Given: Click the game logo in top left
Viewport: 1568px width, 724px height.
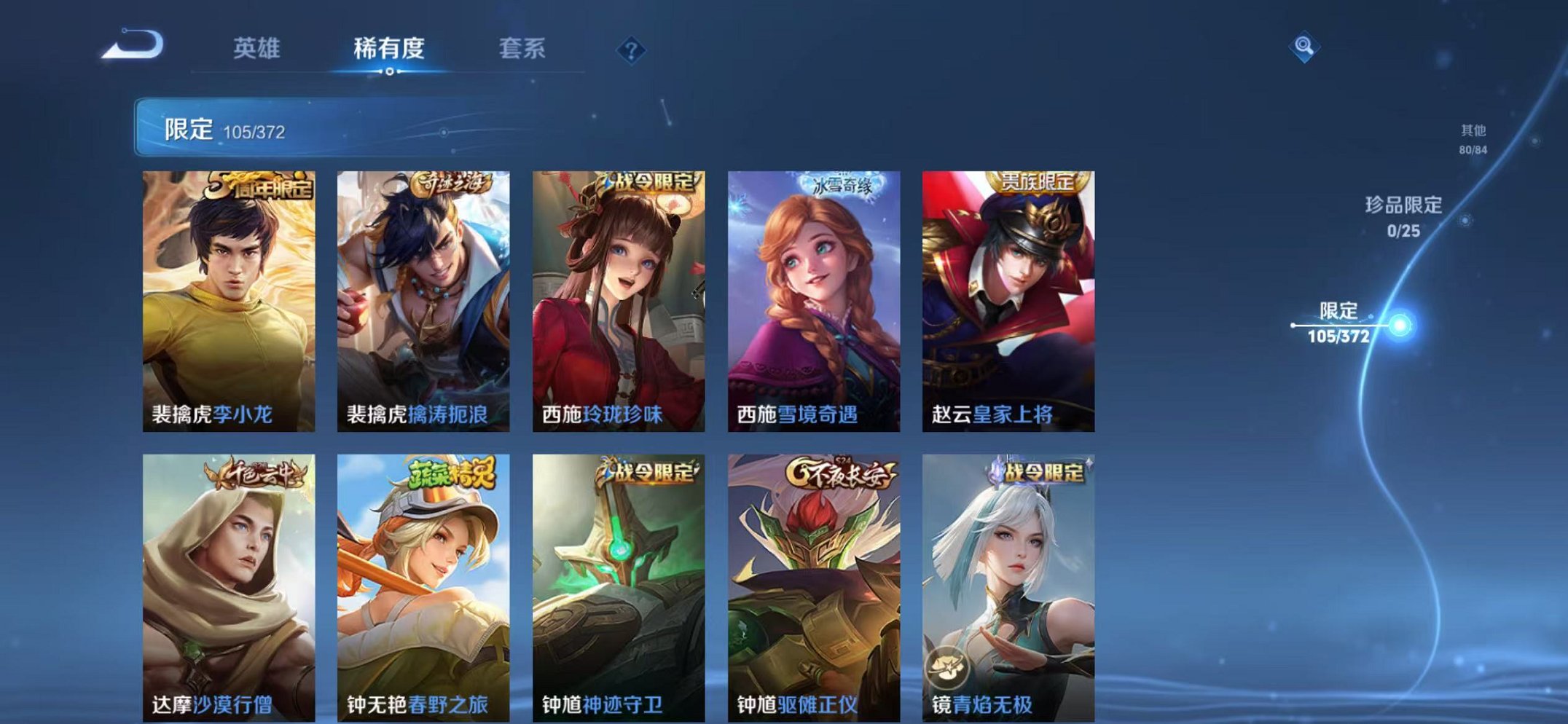Looking at the screenshot, I should click(131, 45).
